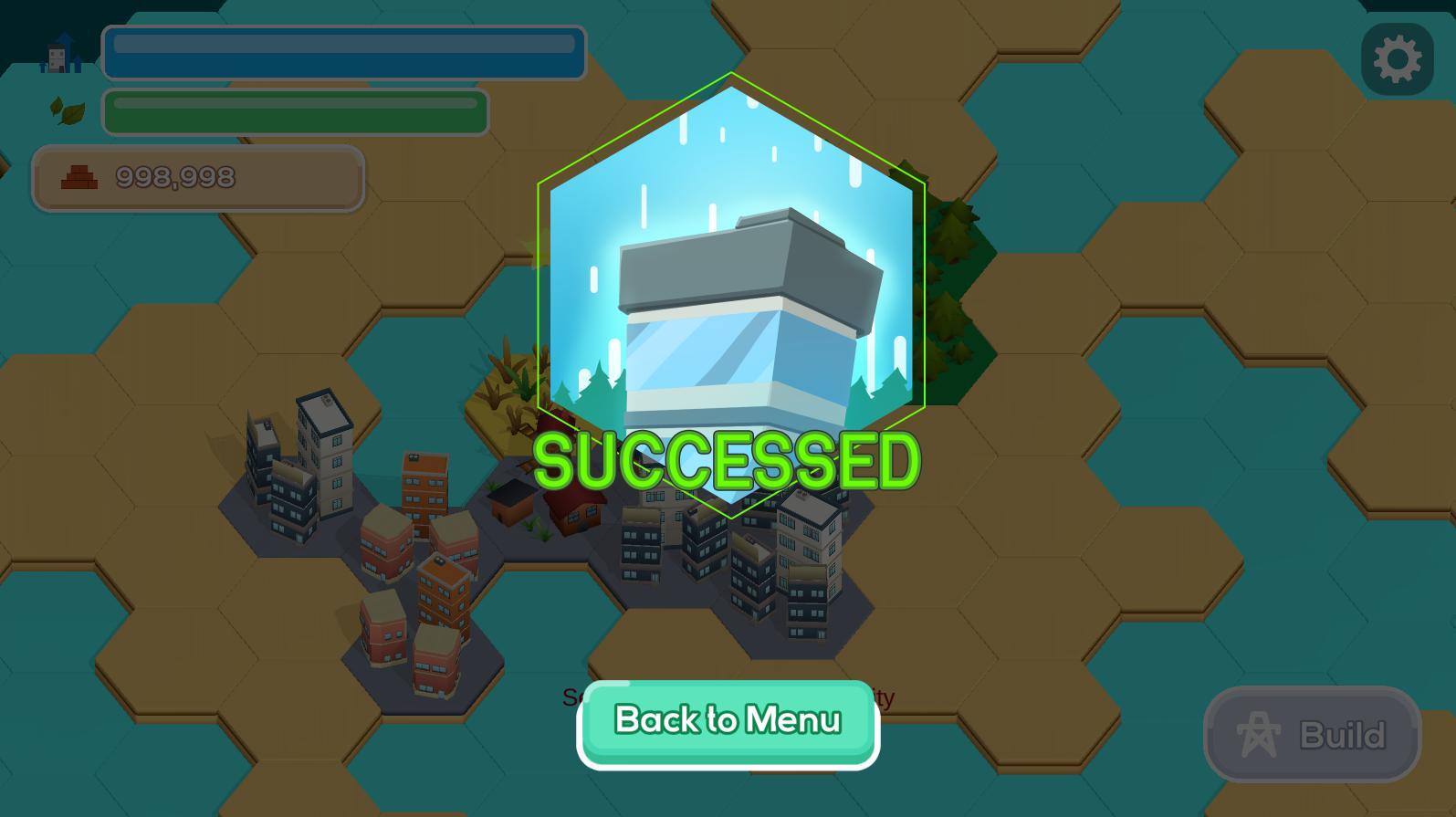1456x817 pixels.
Task: Tap the brick pile icon in resource counter
Action: (80, 177)
